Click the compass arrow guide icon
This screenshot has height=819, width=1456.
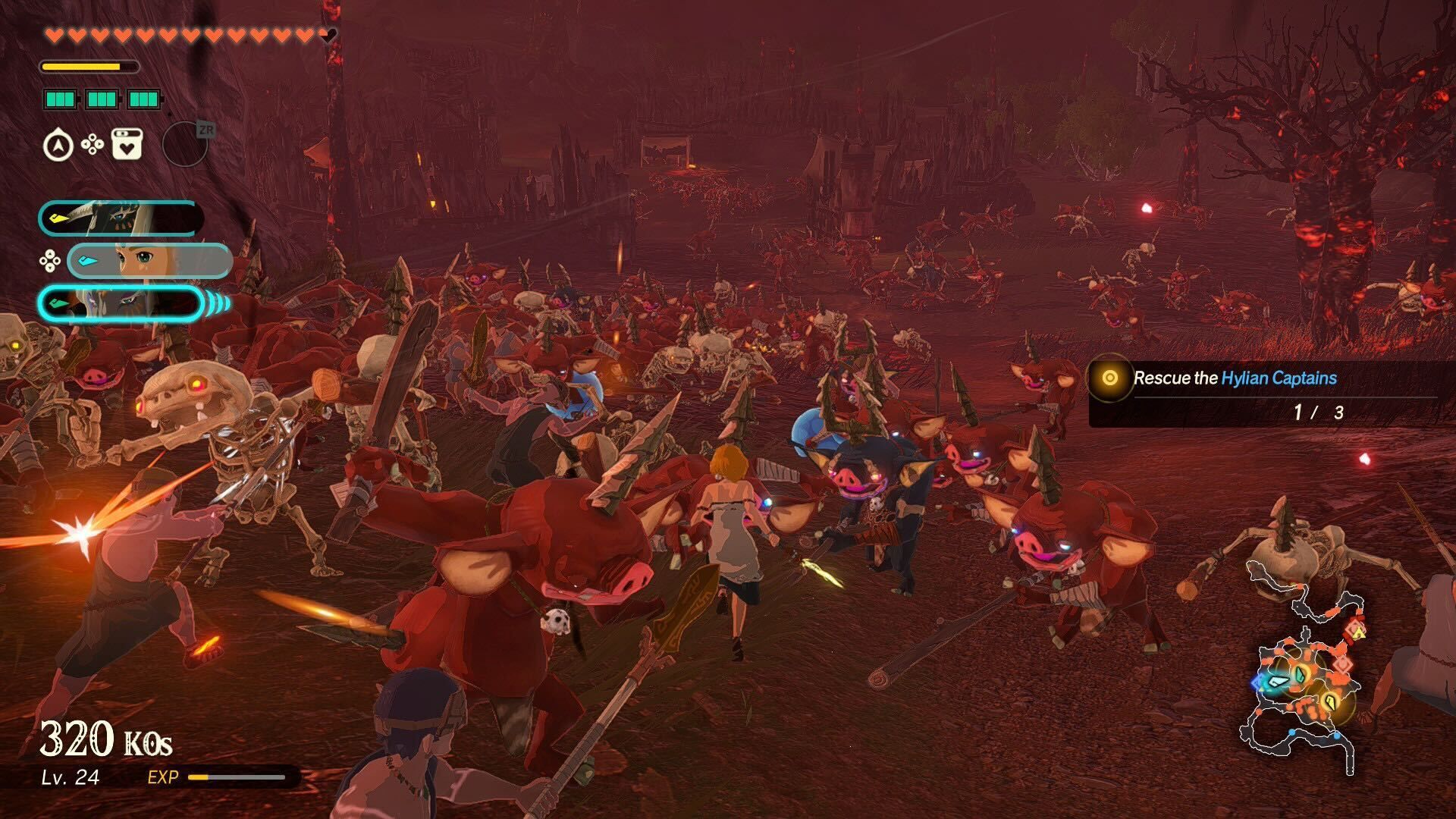click(x=58, y=145)
